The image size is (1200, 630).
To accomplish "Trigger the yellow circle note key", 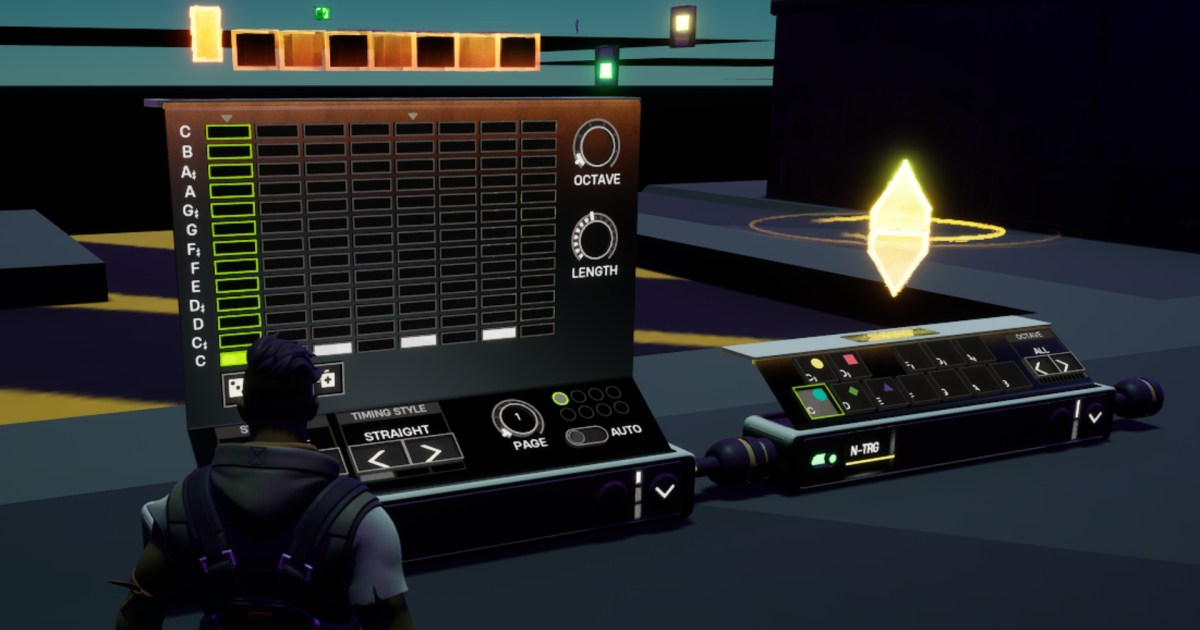I will (814, 366).
